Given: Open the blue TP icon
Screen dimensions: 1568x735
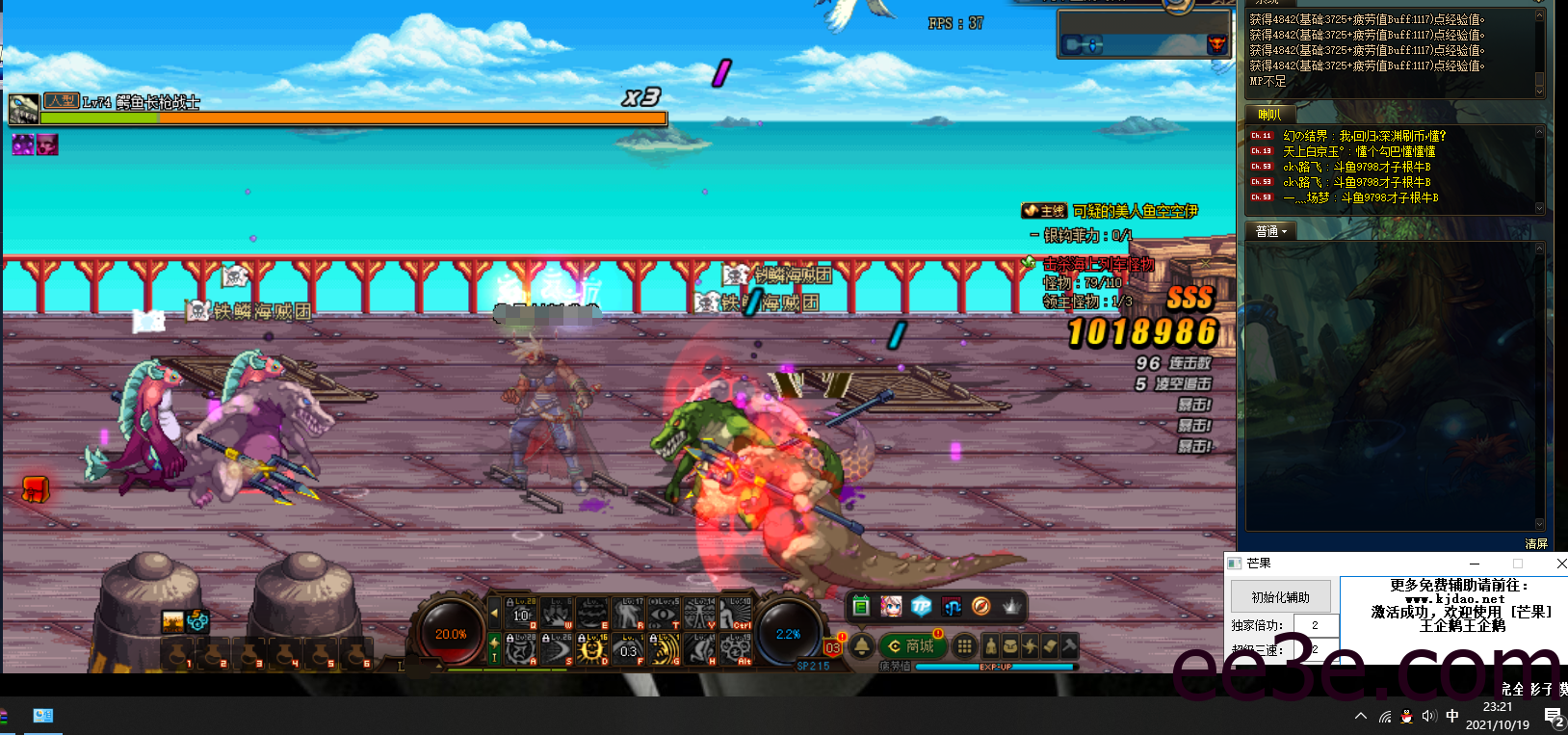Looking at the screenshot, I should point(922,606).
